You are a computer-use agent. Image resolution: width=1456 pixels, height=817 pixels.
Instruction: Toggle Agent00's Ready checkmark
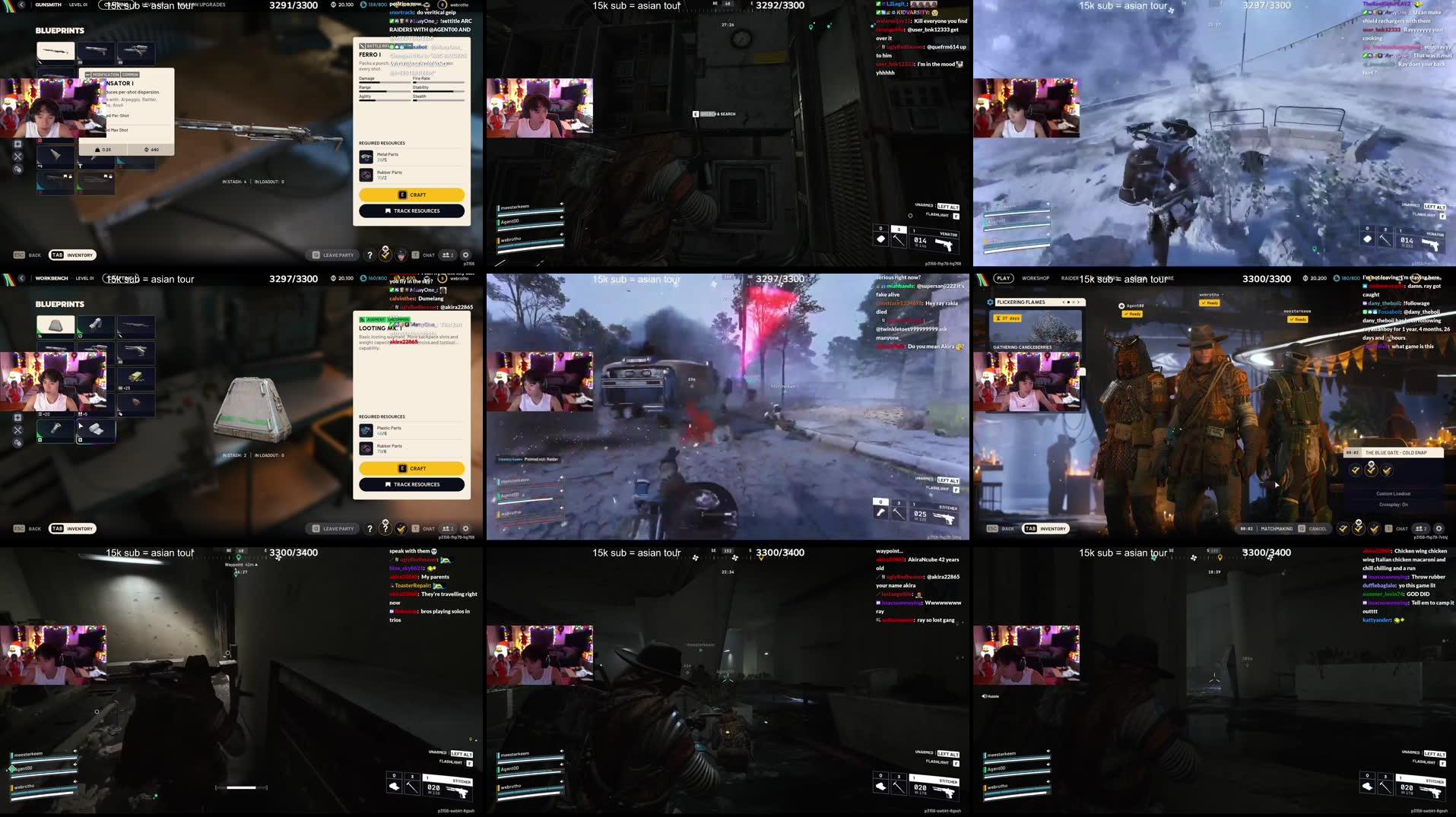coord(1132,314)
